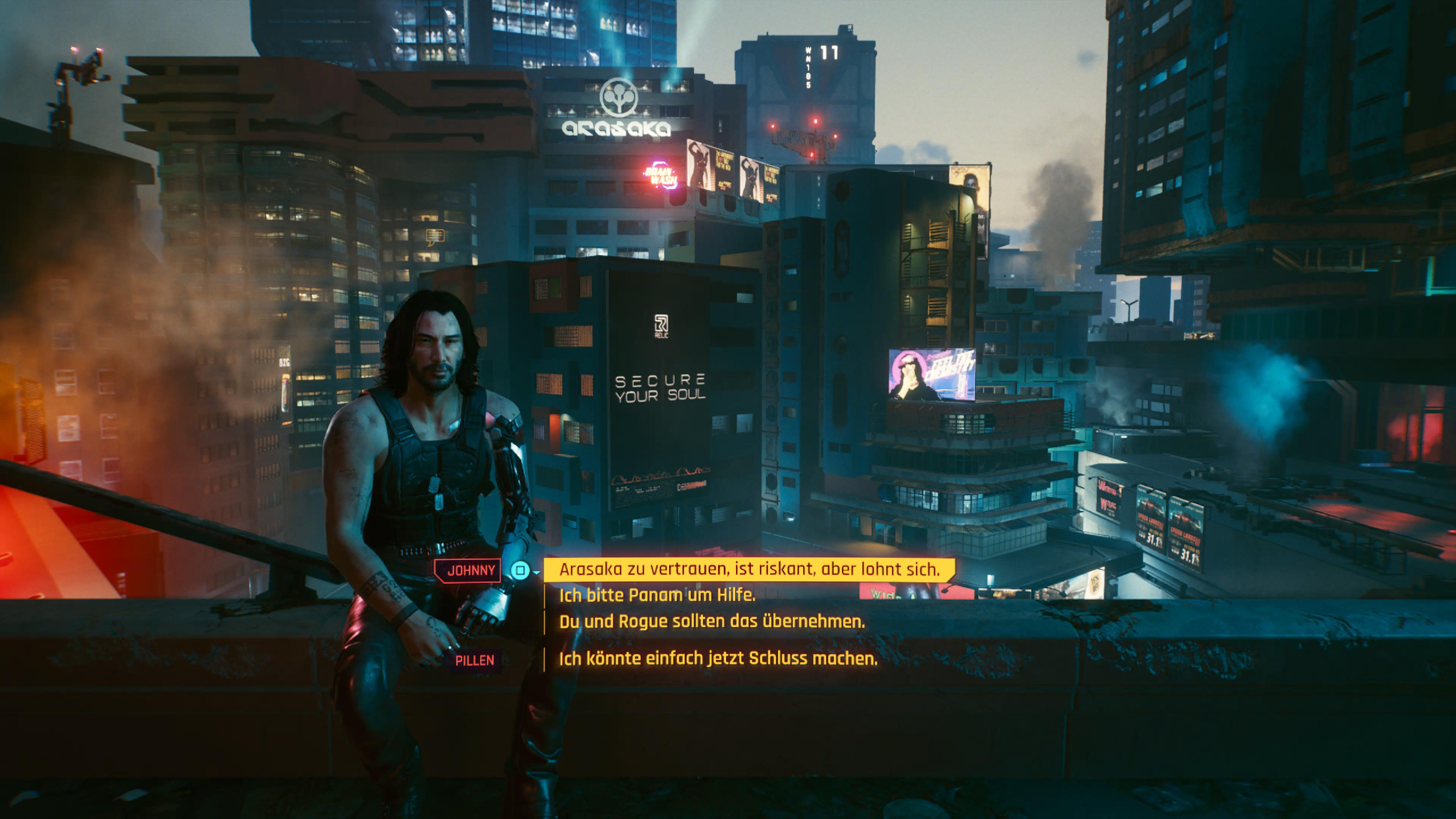Image resolution: width=1456 pixels, height=819 pixels.
Task: Choose 'Ich könnte einfach jetzt Schluss machen'
Action: pyautogui.click(x=718, y=659)
